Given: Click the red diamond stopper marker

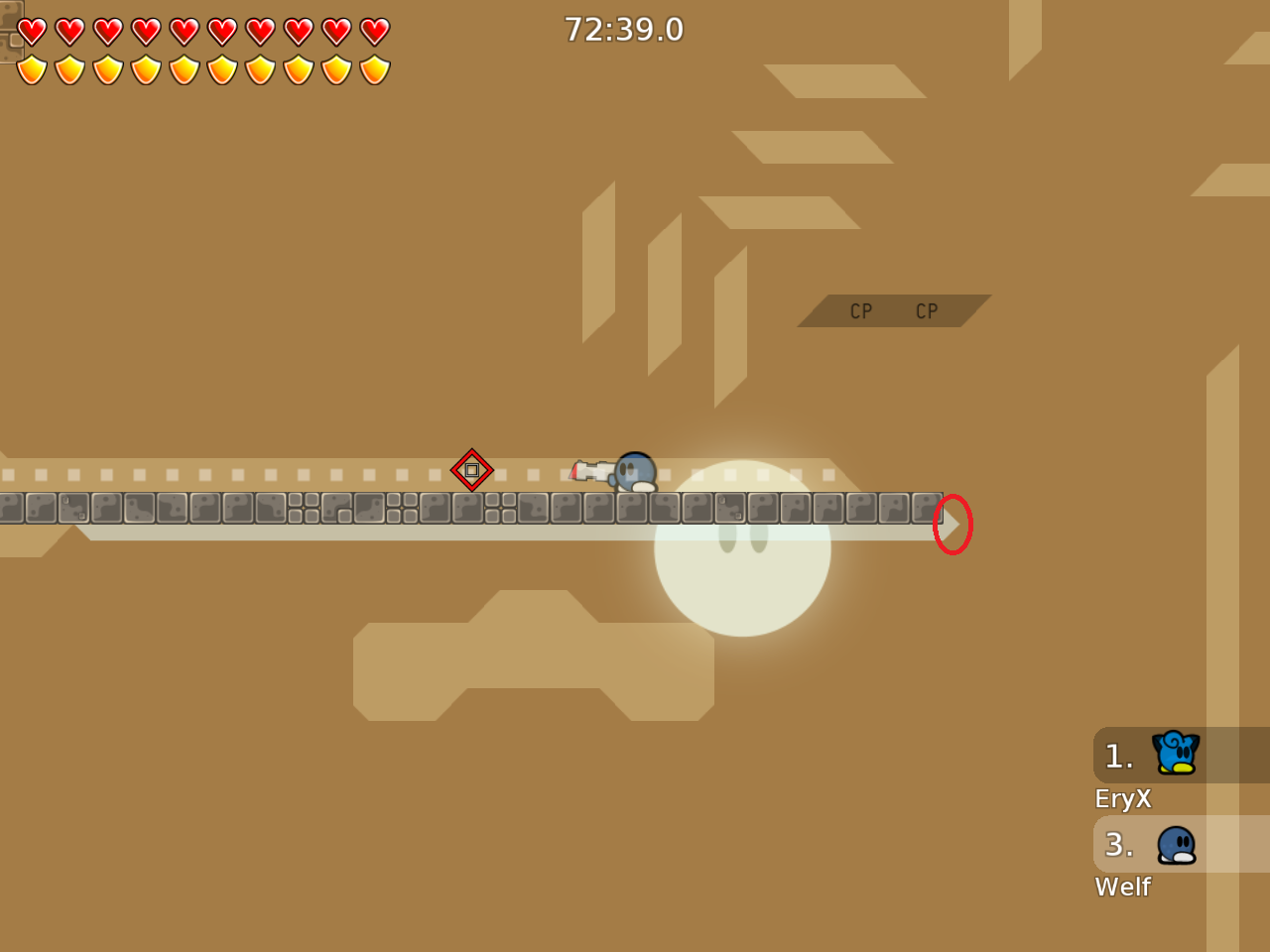Looking at the screenshot, I should pyautogui.click(x=473, y=470).
